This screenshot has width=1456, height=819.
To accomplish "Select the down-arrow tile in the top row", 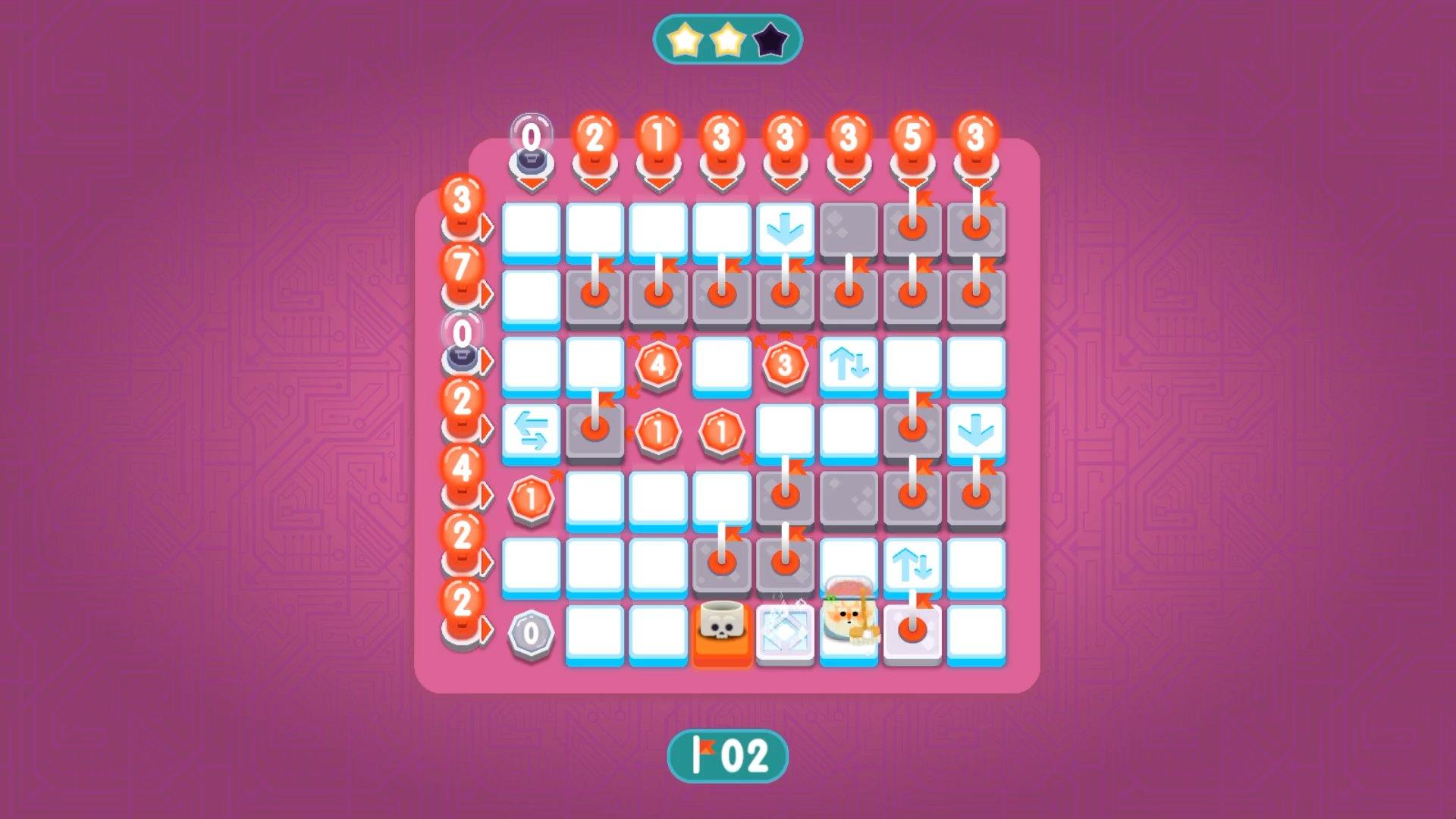I will click(x=785, y=227).
